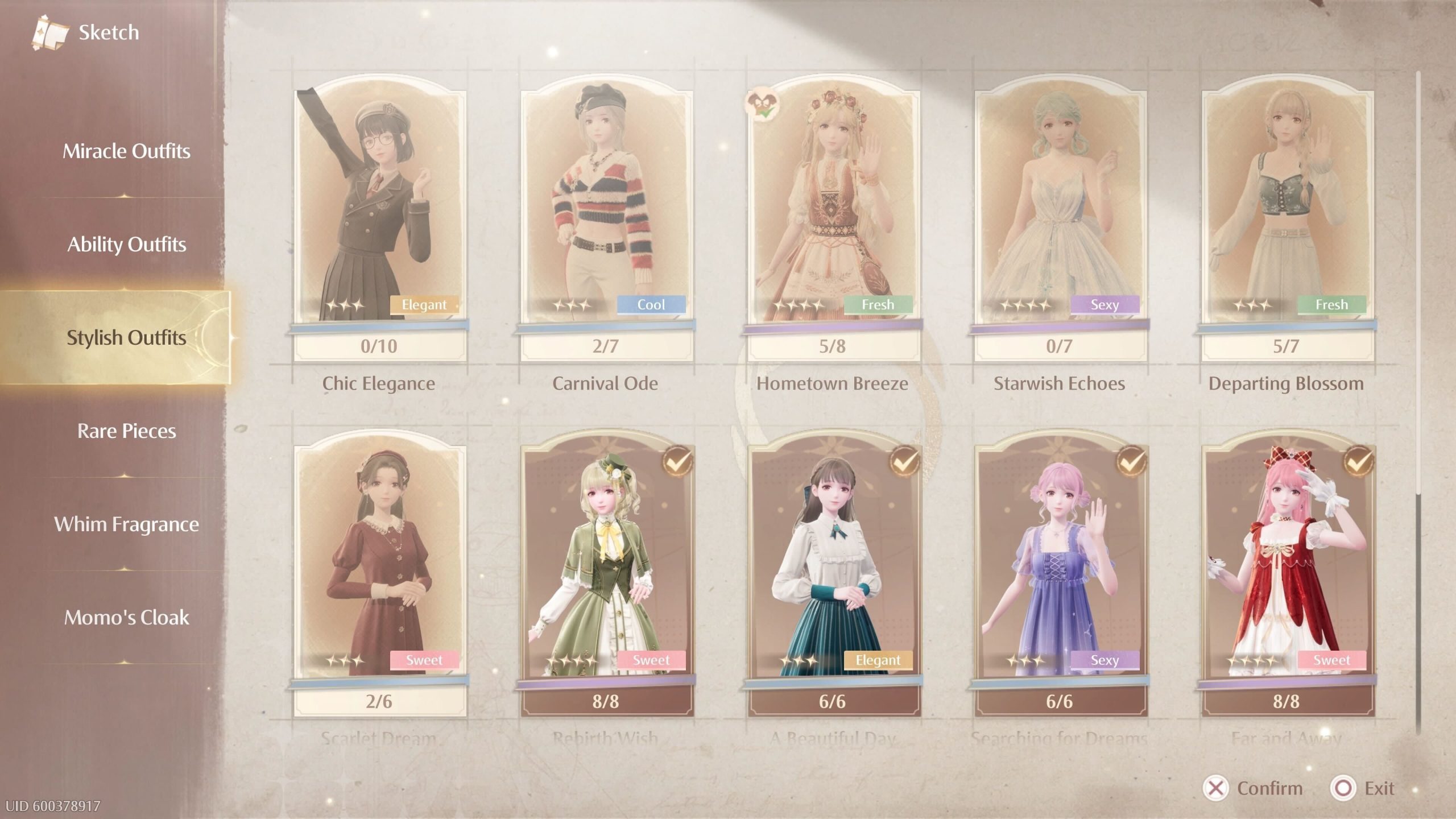The height and width of the screenshot is (819, 1456).
Task: Click the Sexy tag on Starwish Echoes
Action: 1105,305
